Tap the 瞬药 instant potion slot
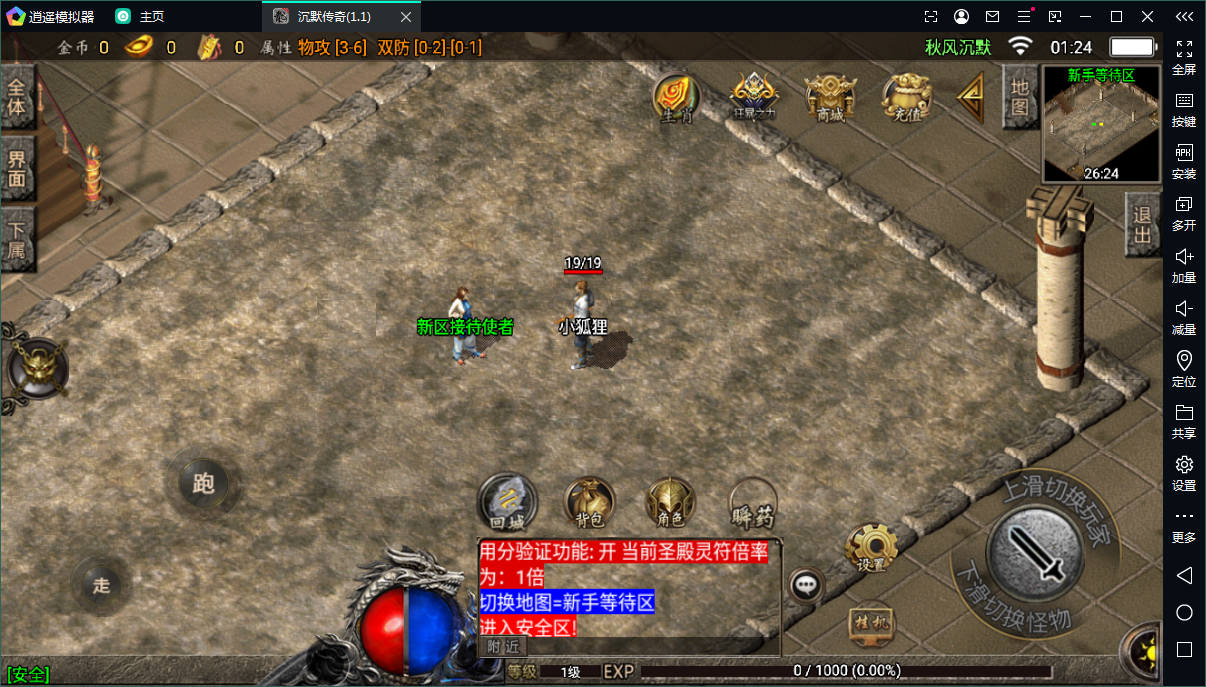Image resolution: width=1206 pixels, height=687 pixels. click(753, 502)
